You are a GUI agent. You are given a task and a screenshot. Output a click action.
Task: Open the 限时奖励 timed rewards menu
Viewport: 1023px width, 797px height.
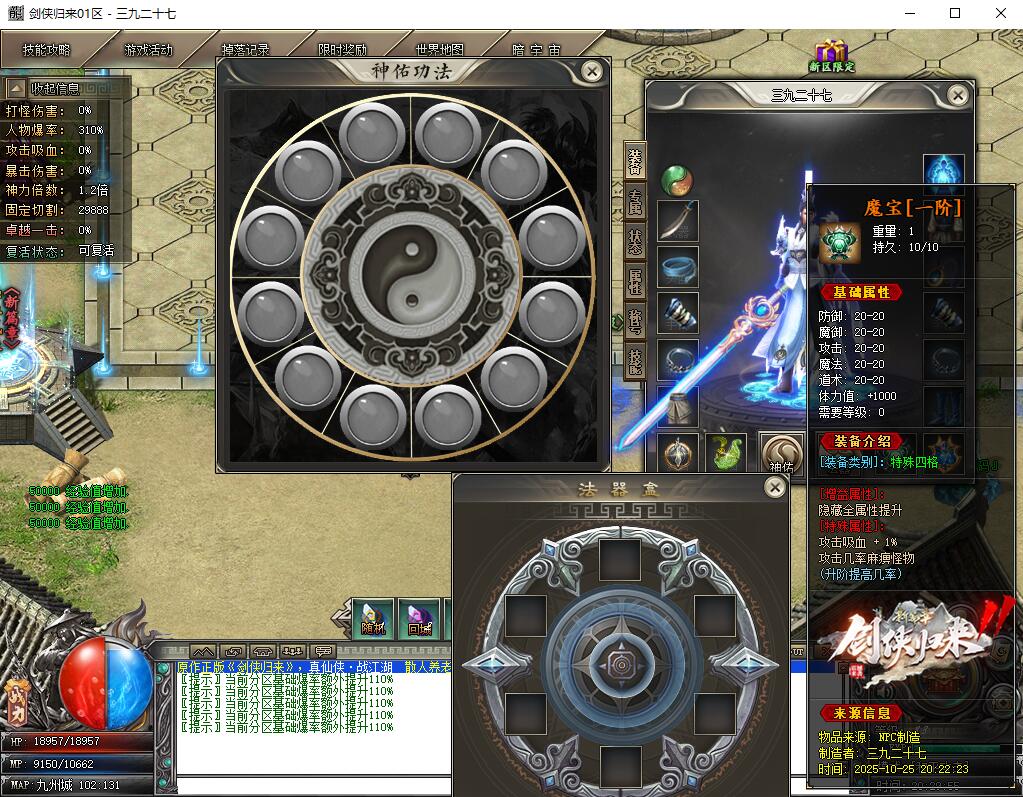click(342, 49)
